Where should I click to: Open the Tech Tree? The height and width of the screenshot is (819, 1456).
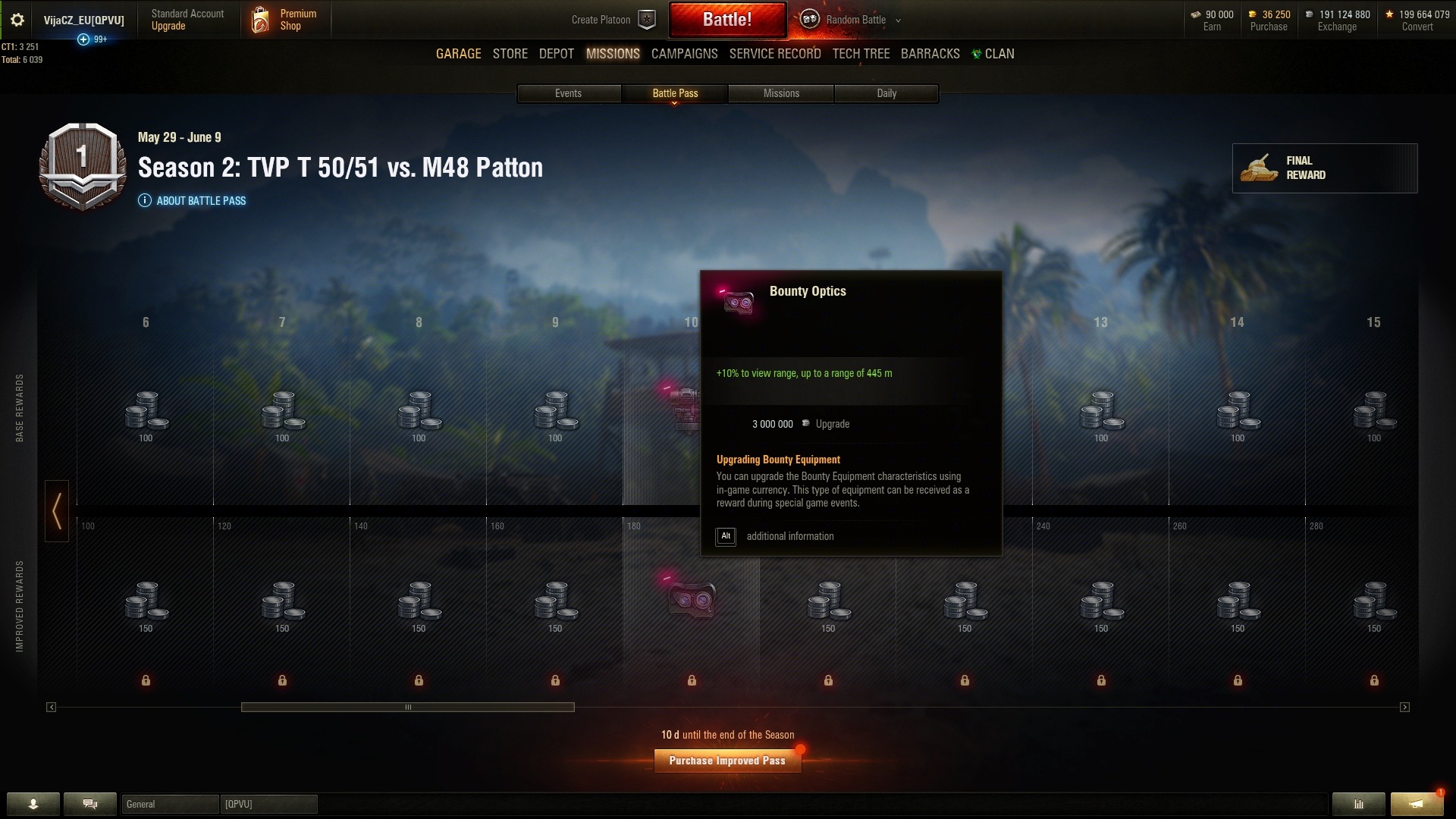pos(861,54)
